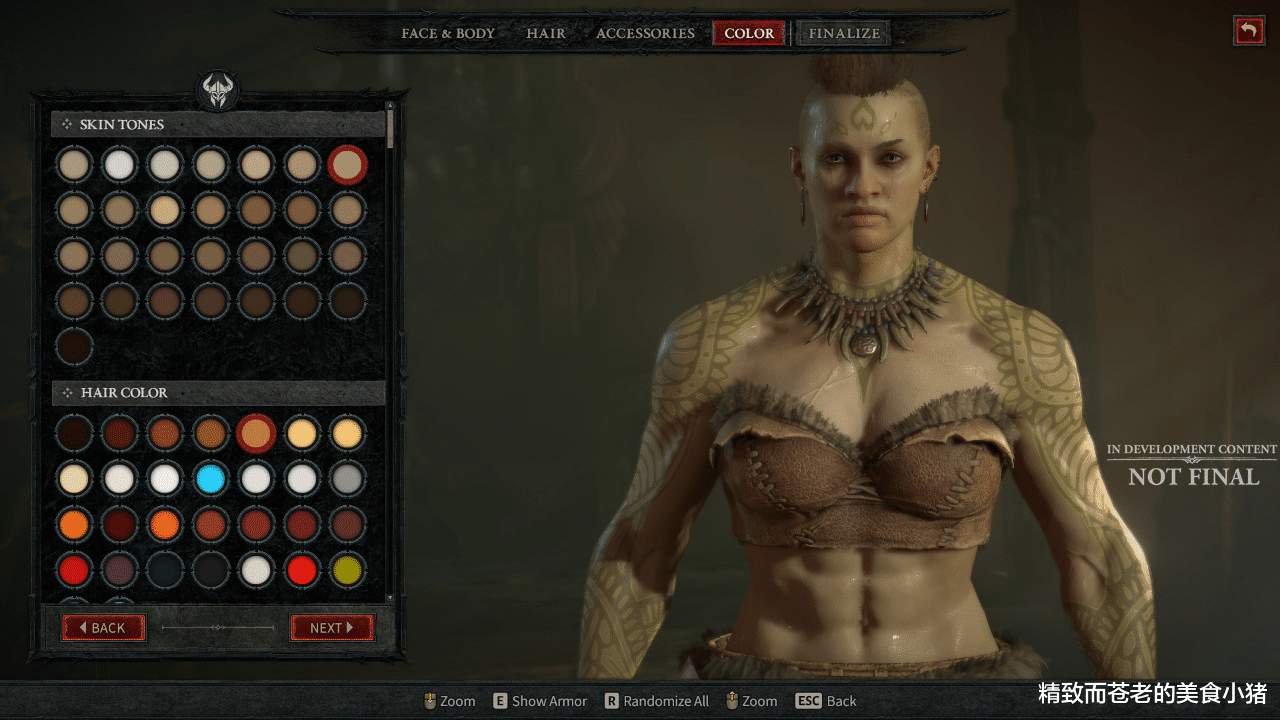Select the red-ringed selected skin tone
1280x720 pixels.
(x=347, y=165)
